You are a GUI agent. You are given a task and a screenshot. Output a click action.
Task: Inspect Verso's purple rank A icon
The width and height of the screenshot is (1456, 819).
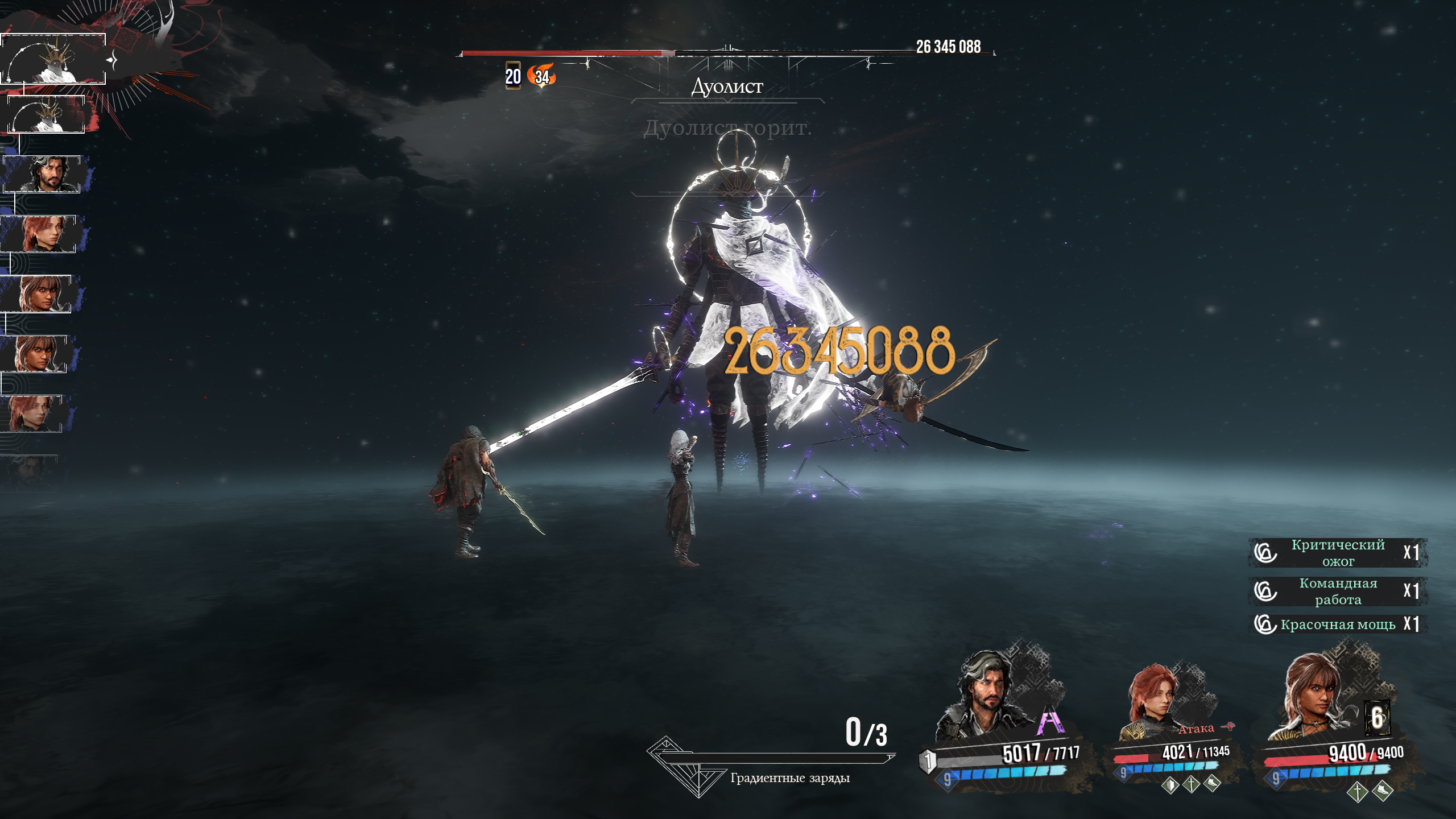point(1050,721)
